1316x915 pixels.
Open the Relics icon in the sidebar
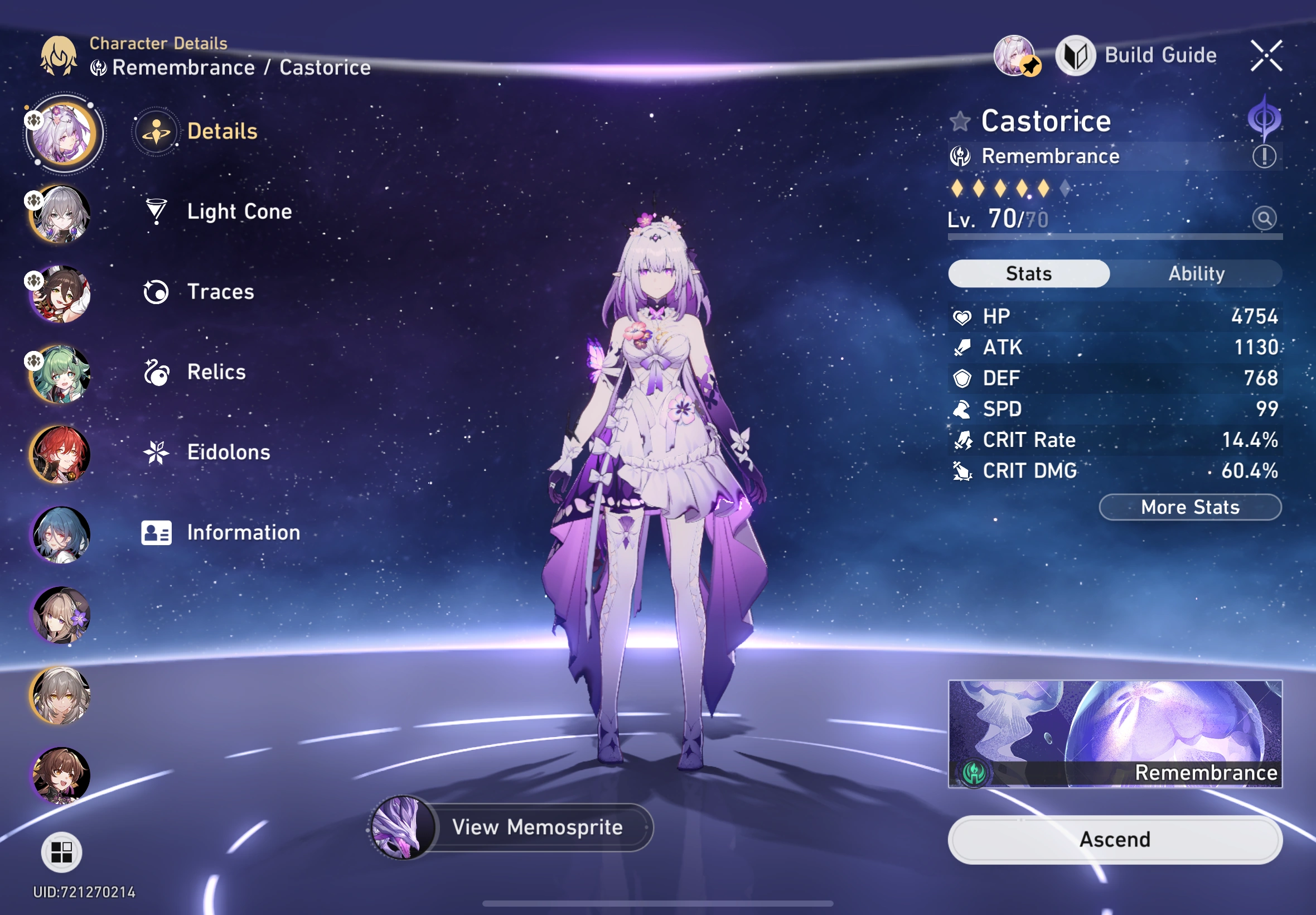(x=156, y=372)
